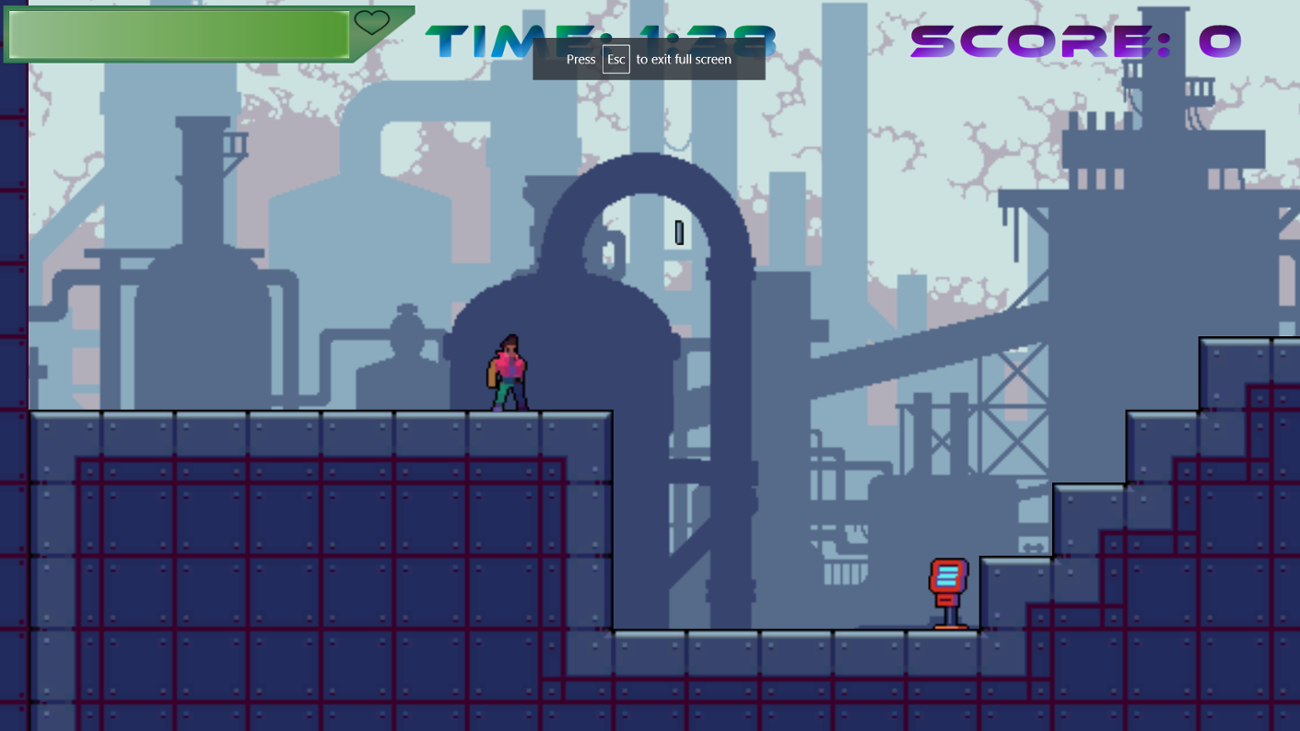Dismiss the fullscreen exit notification
The height and width of the screenshot is (731, 1300).
pos(649,59)
